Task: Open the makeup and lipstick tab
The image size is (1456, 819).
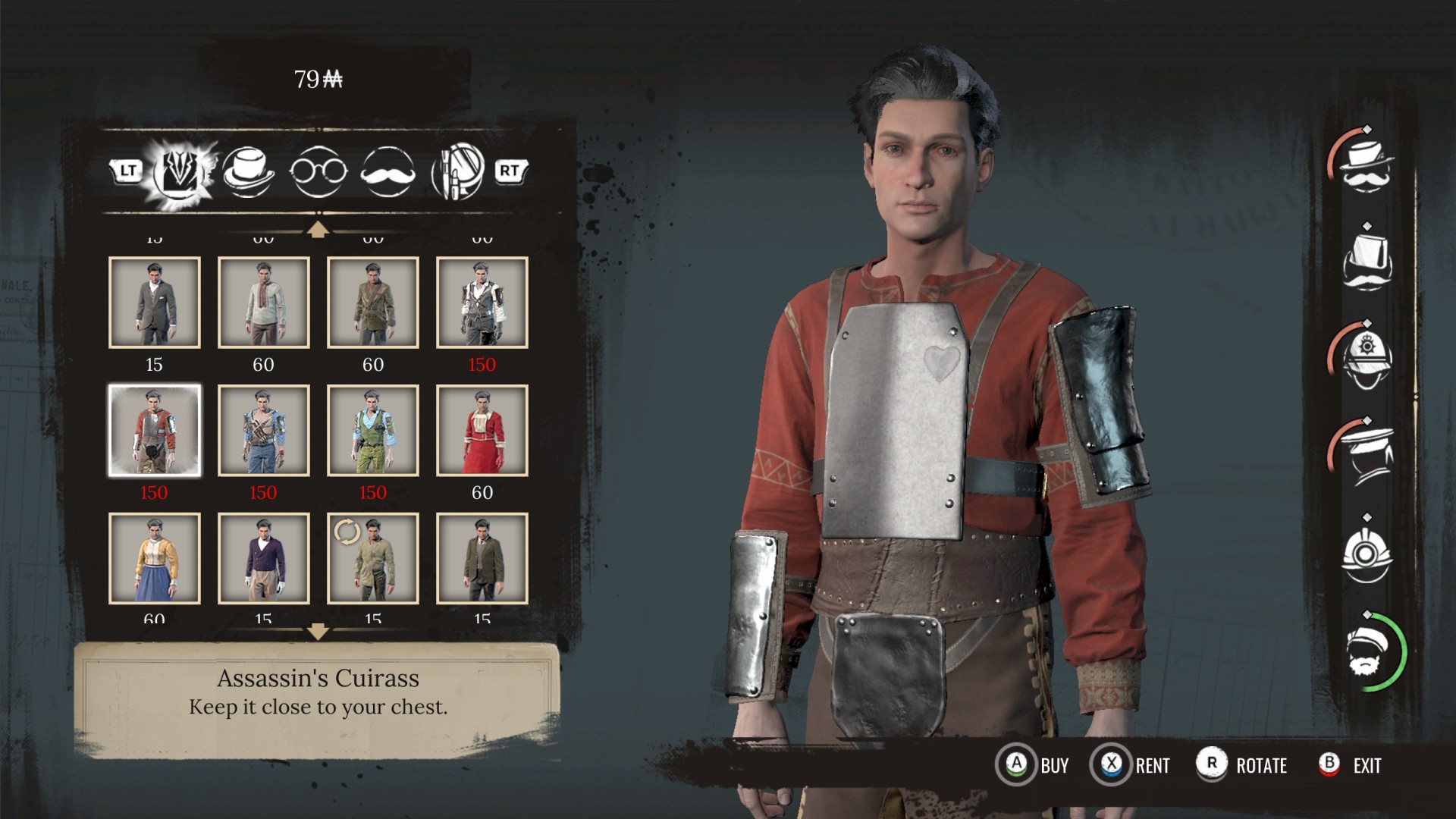Action: coord(457,171)
